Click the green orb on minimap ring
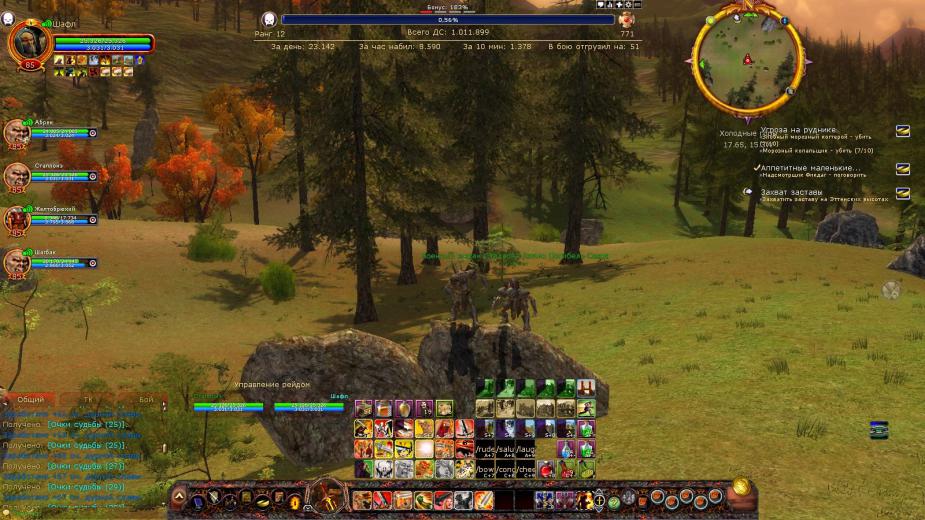Screen dimensions: 925x520 711,20
